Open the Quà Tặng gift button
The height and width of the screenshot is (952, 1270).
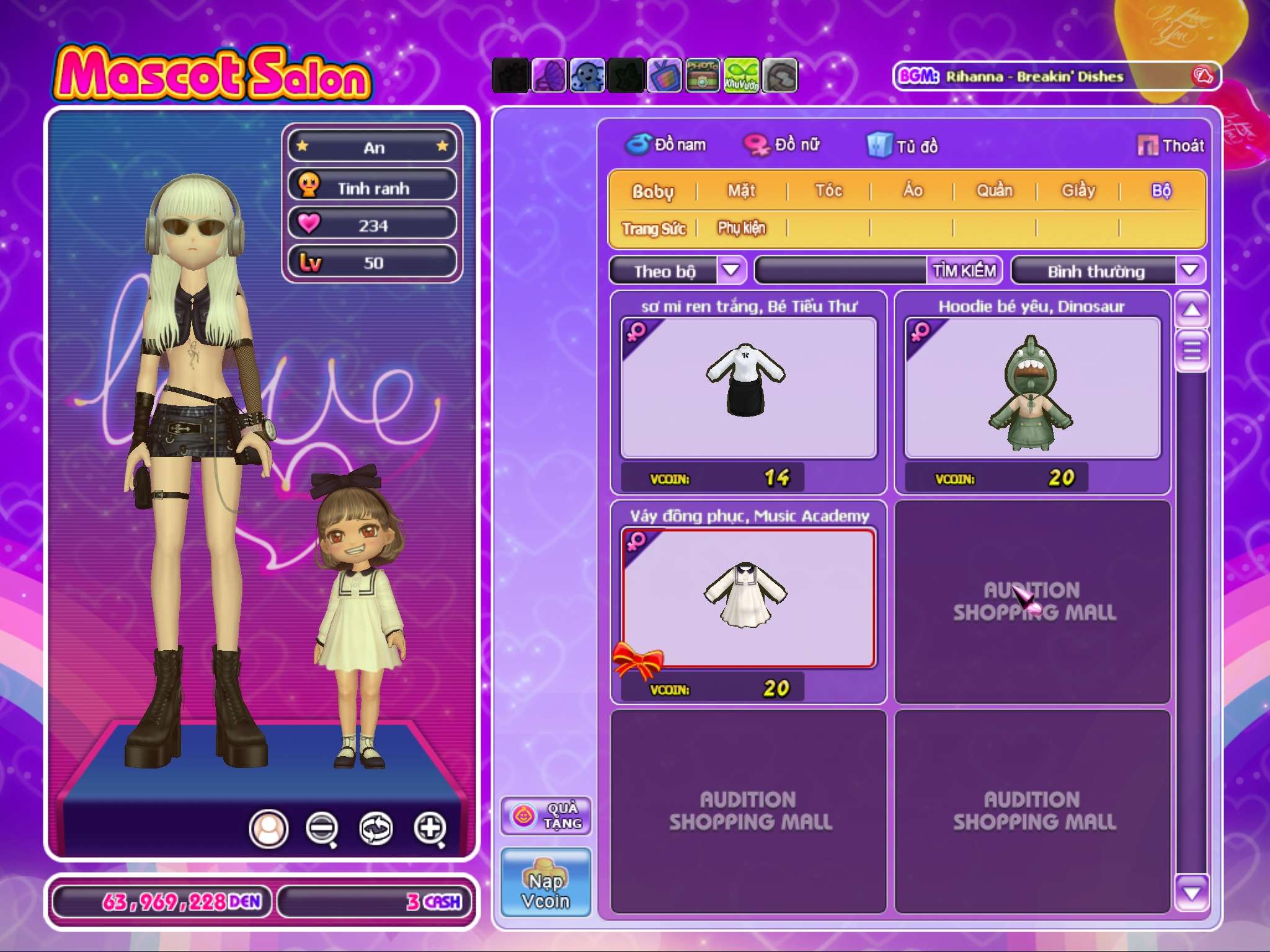[x=546, y=816]
